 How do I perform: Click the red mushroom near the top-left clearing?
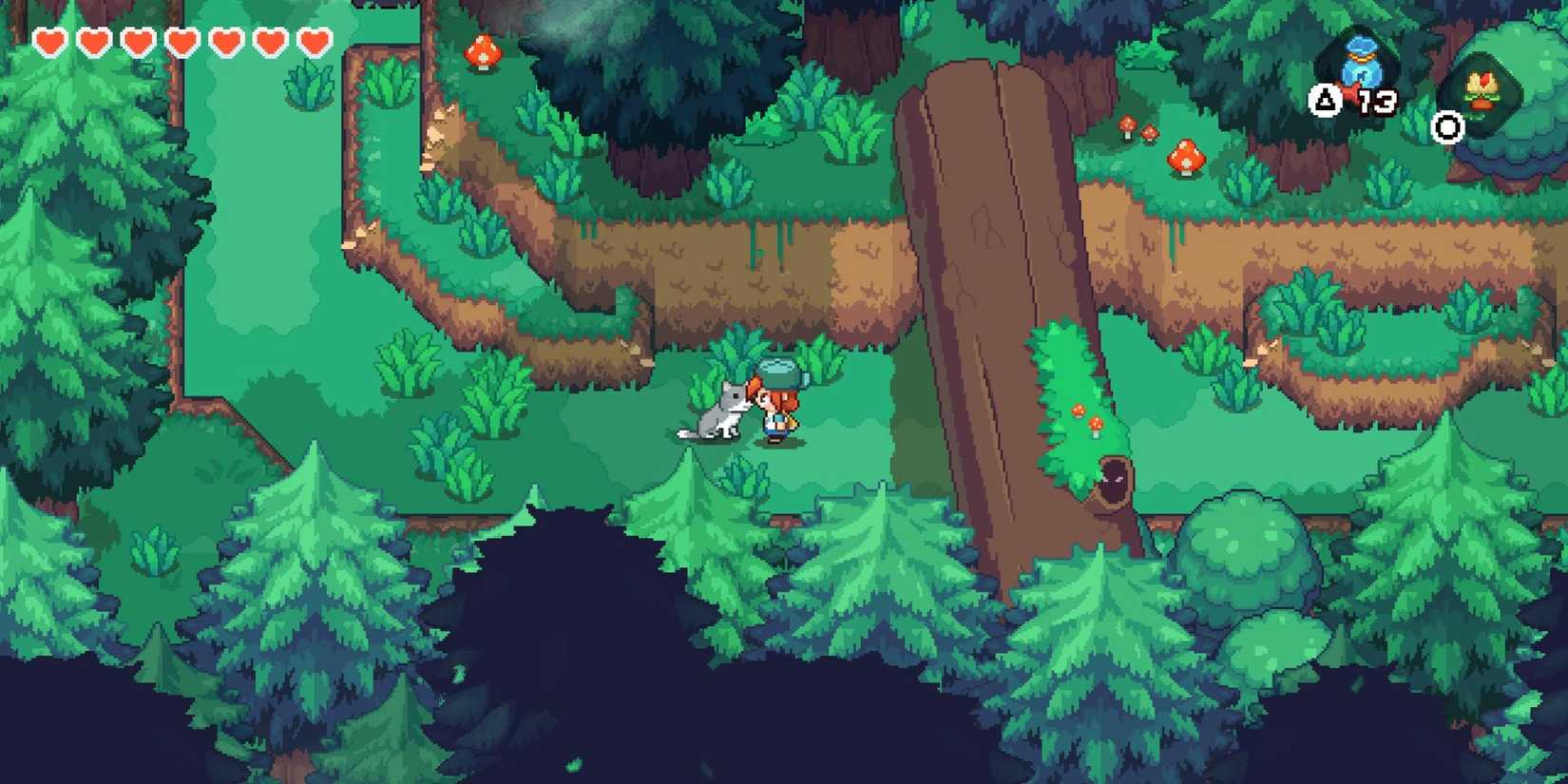[483, 52]
